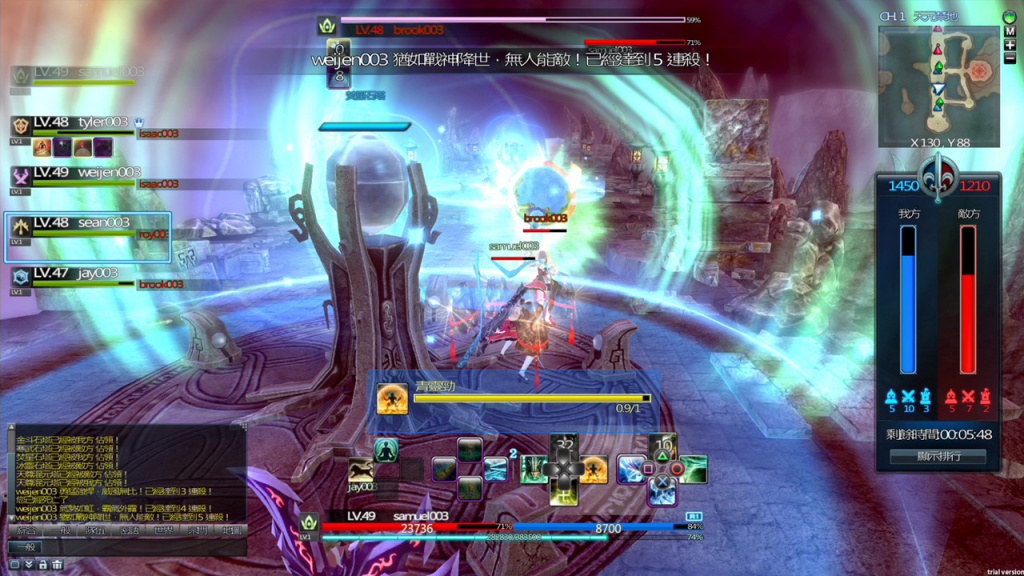Clear chat with the trash icon
Viewport: 1024px width, 576px height.
coord(57,565)
